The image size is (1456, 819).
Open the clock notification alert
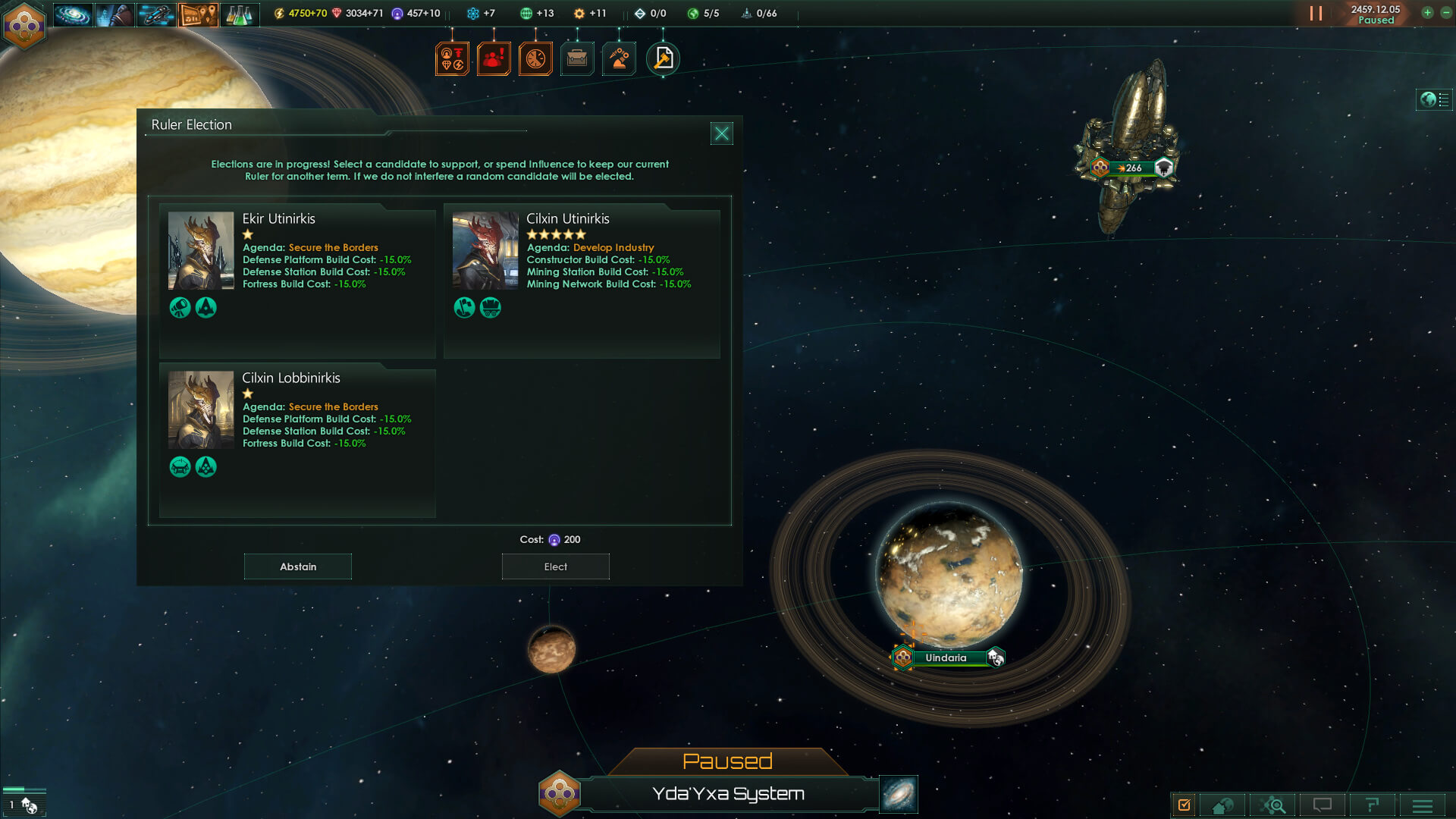point(535,58)
